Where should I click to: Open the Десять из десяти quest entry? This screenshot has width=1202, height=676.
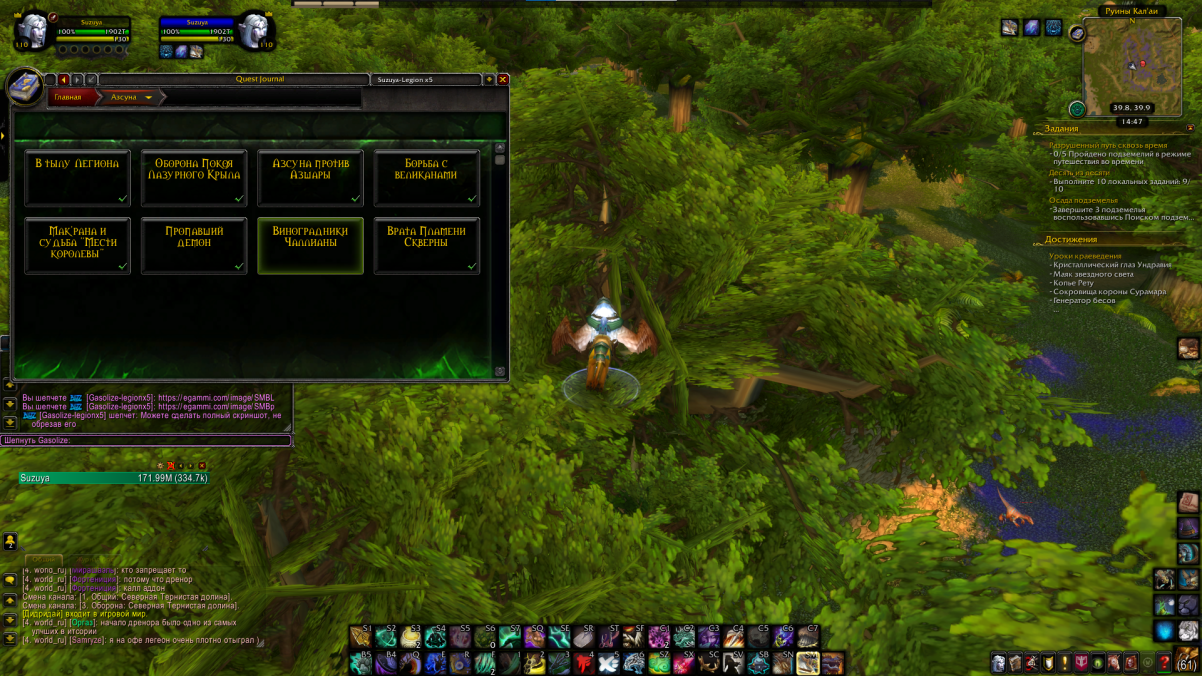(x=1079, y=172)
